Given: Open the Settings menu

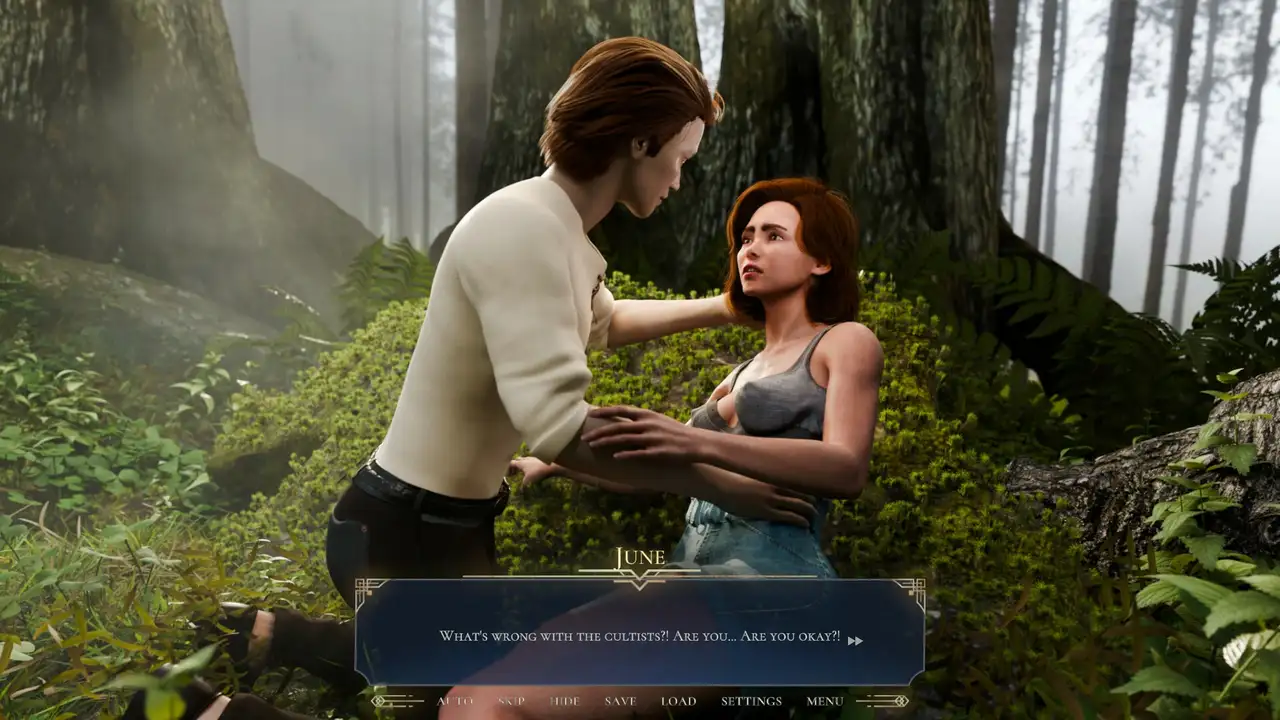Looking at the screenshot, I should (751, 701).
